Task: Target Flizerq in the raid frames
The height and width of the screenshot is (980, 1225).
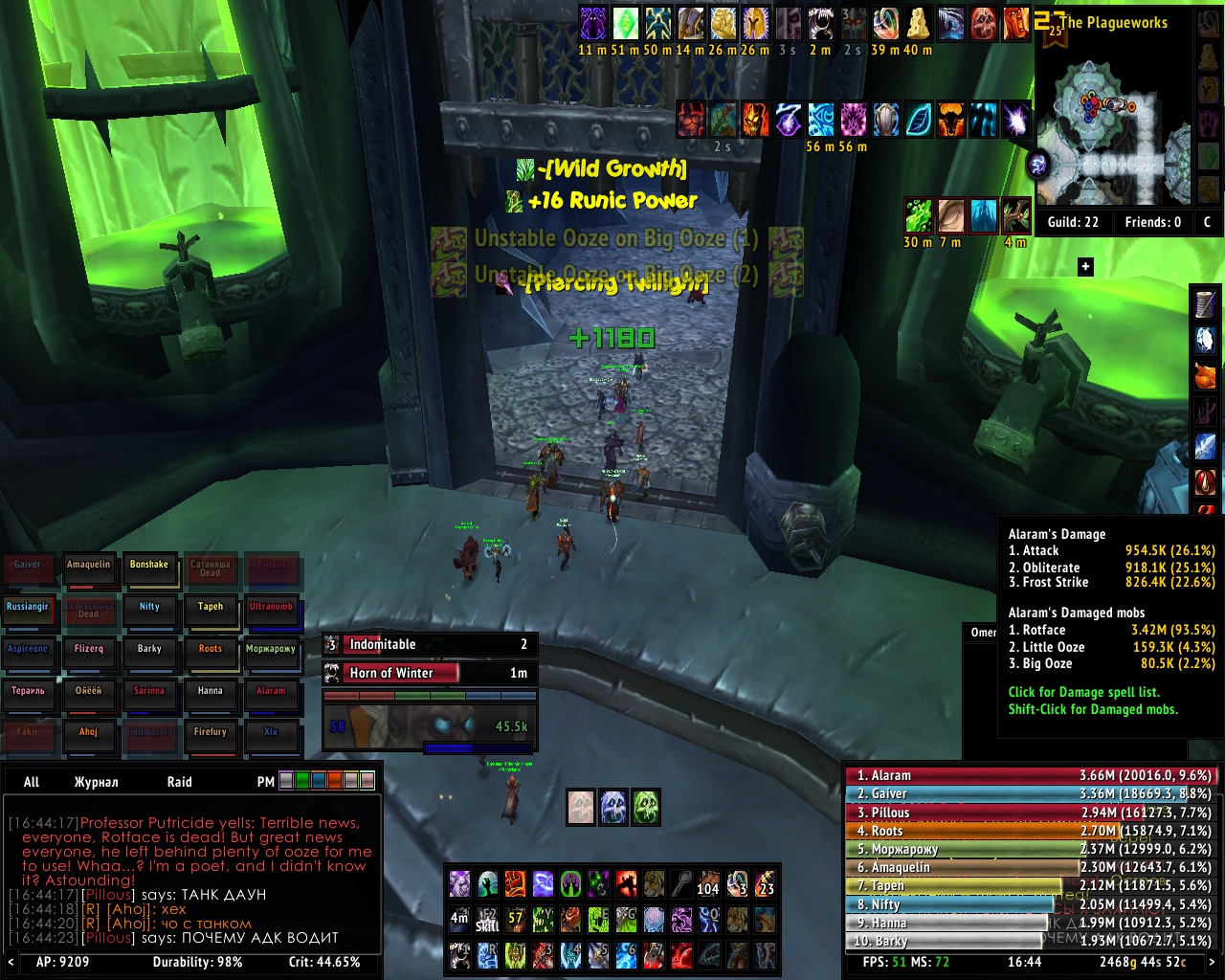Action: click(x=89, y=655)
